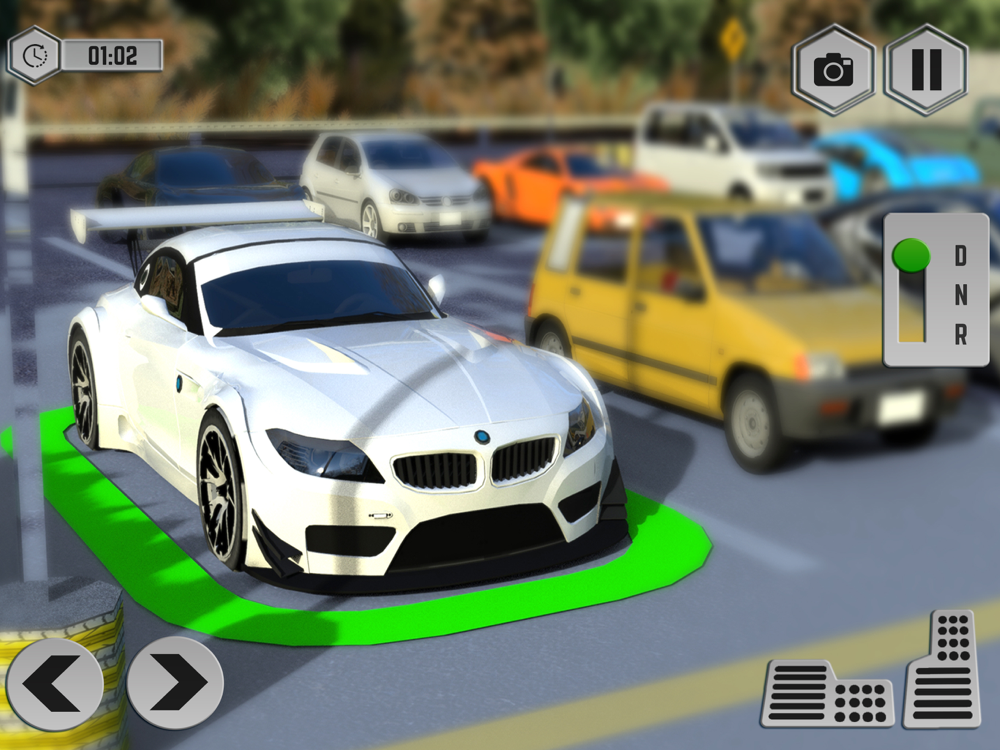Tap the accelerator gas pedal
Image resolution: width=1000 pixels, height=750 pixels.
pyautogui.click(x=941, y=669)
